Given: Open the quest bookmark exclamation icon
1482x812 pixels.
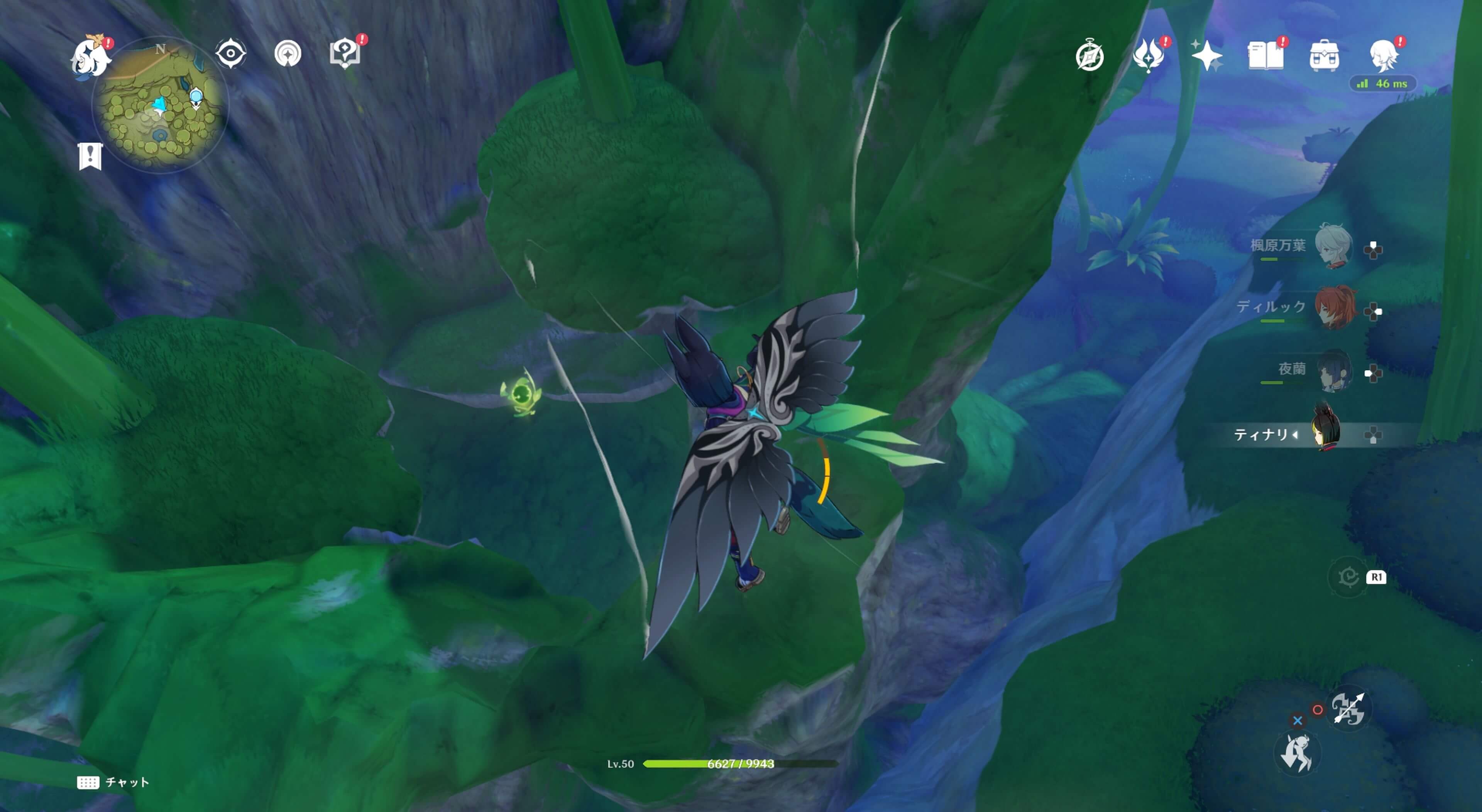Looking at the screenshot, I should point(90,156).
